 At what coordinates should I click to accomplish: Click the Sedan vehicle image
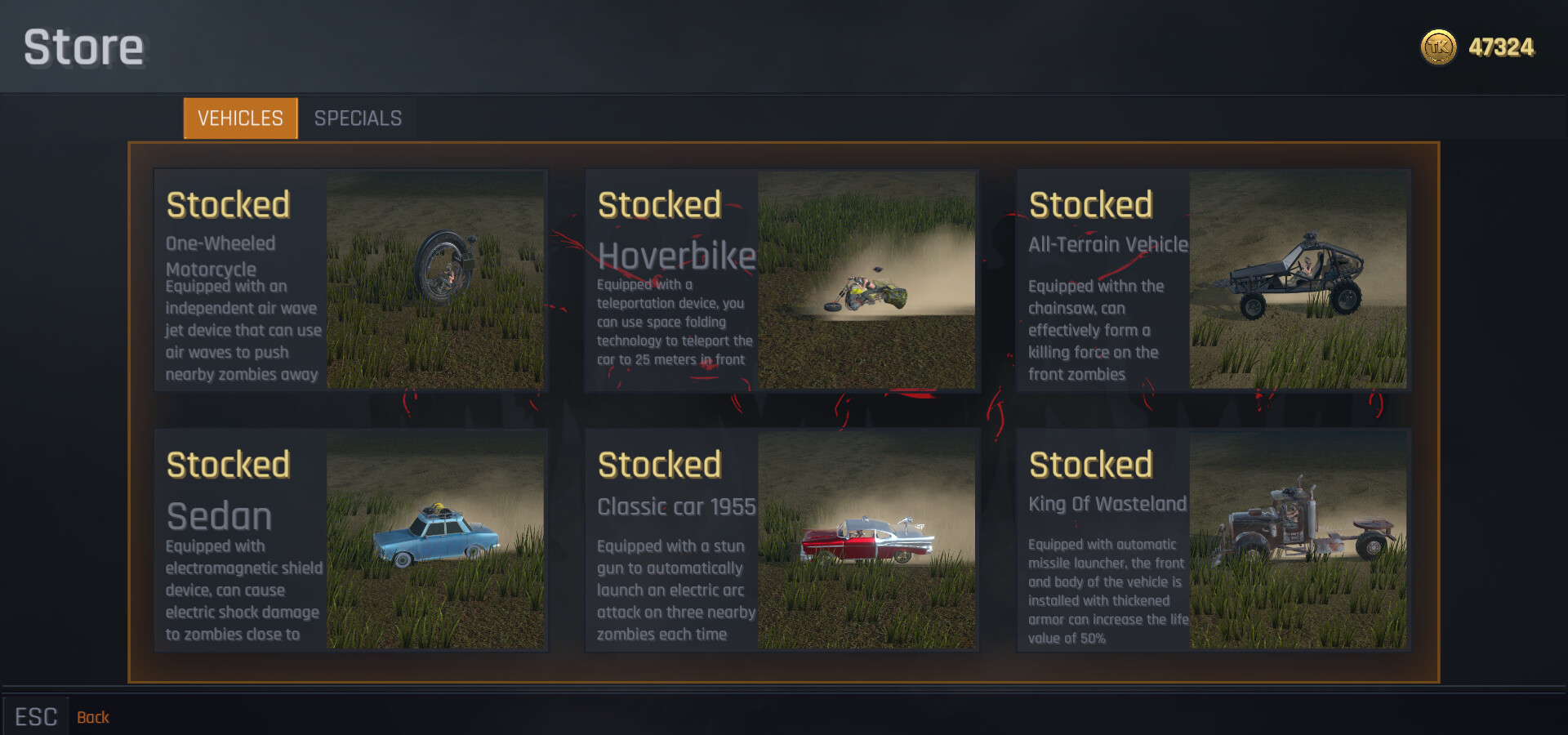(437, 541)
